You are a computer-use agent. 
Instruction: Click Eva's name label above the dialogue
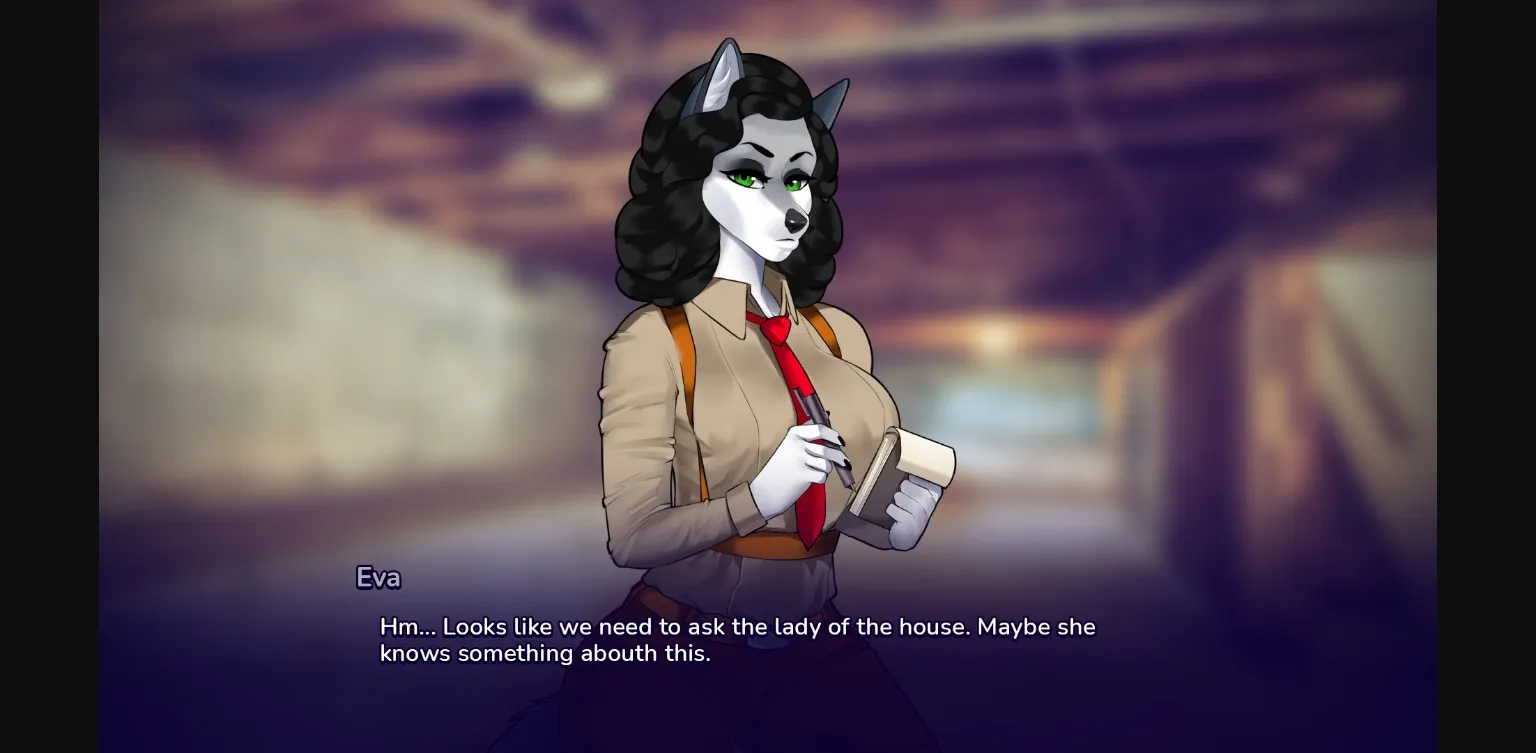click(379, 578)
